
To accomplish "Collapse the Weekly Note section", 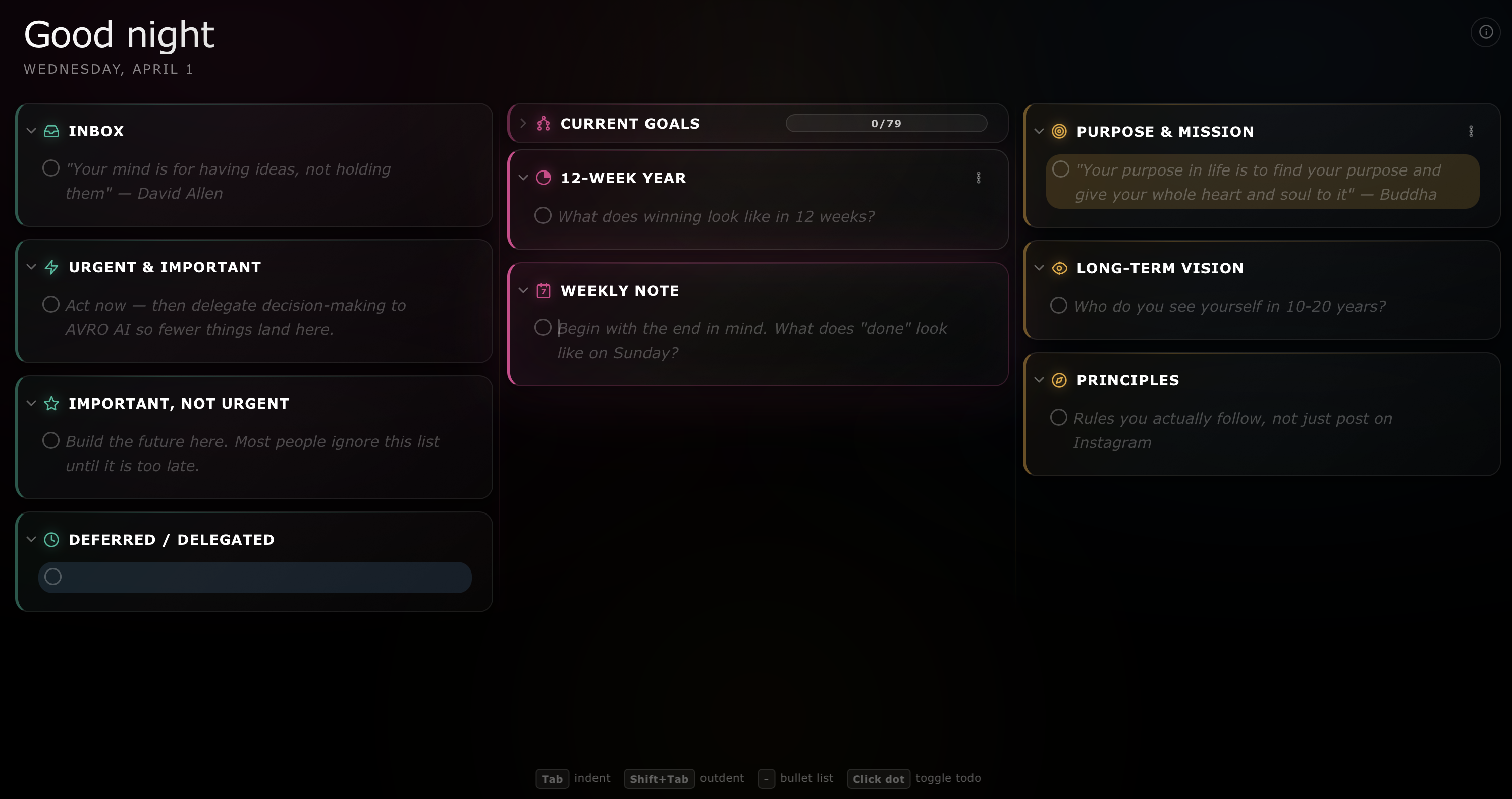I will coord(523,290).
